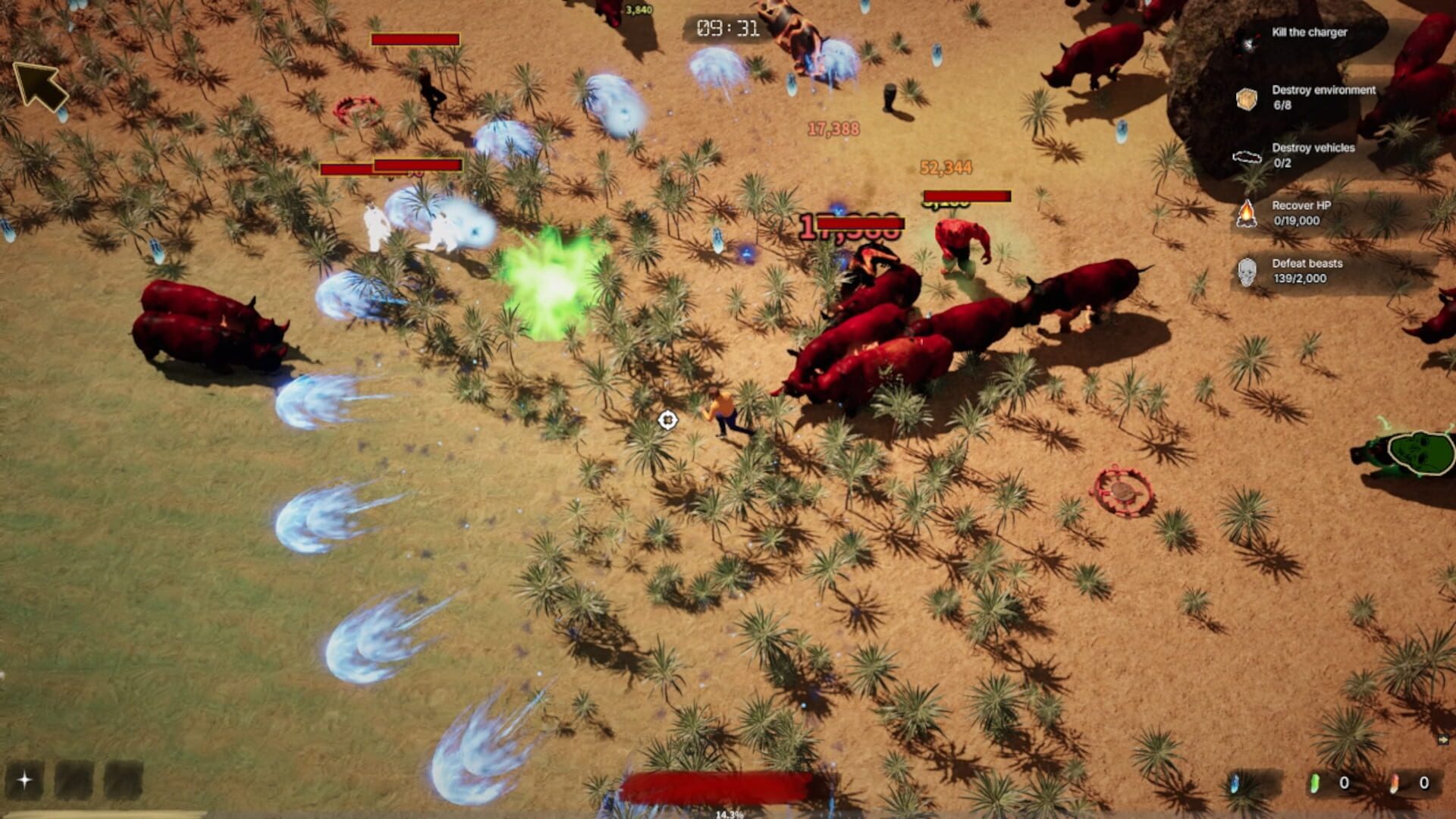The image size is (1456, 819).
Task: Toggle the Recover HP 0/19,000 objective
Action: [x=1304, y=215]
